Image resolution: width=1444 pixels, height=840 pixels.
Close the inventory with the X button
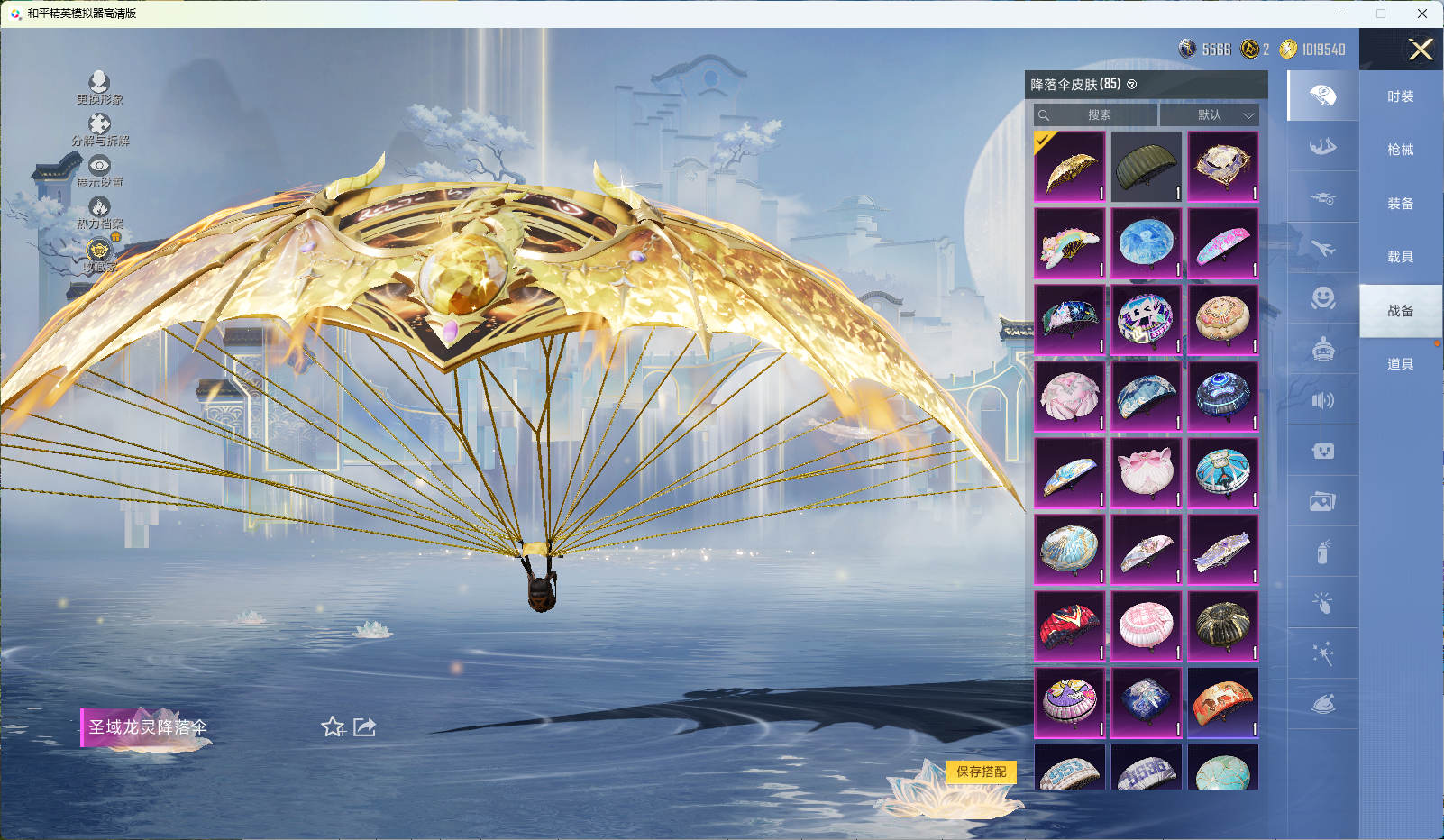1421,50
